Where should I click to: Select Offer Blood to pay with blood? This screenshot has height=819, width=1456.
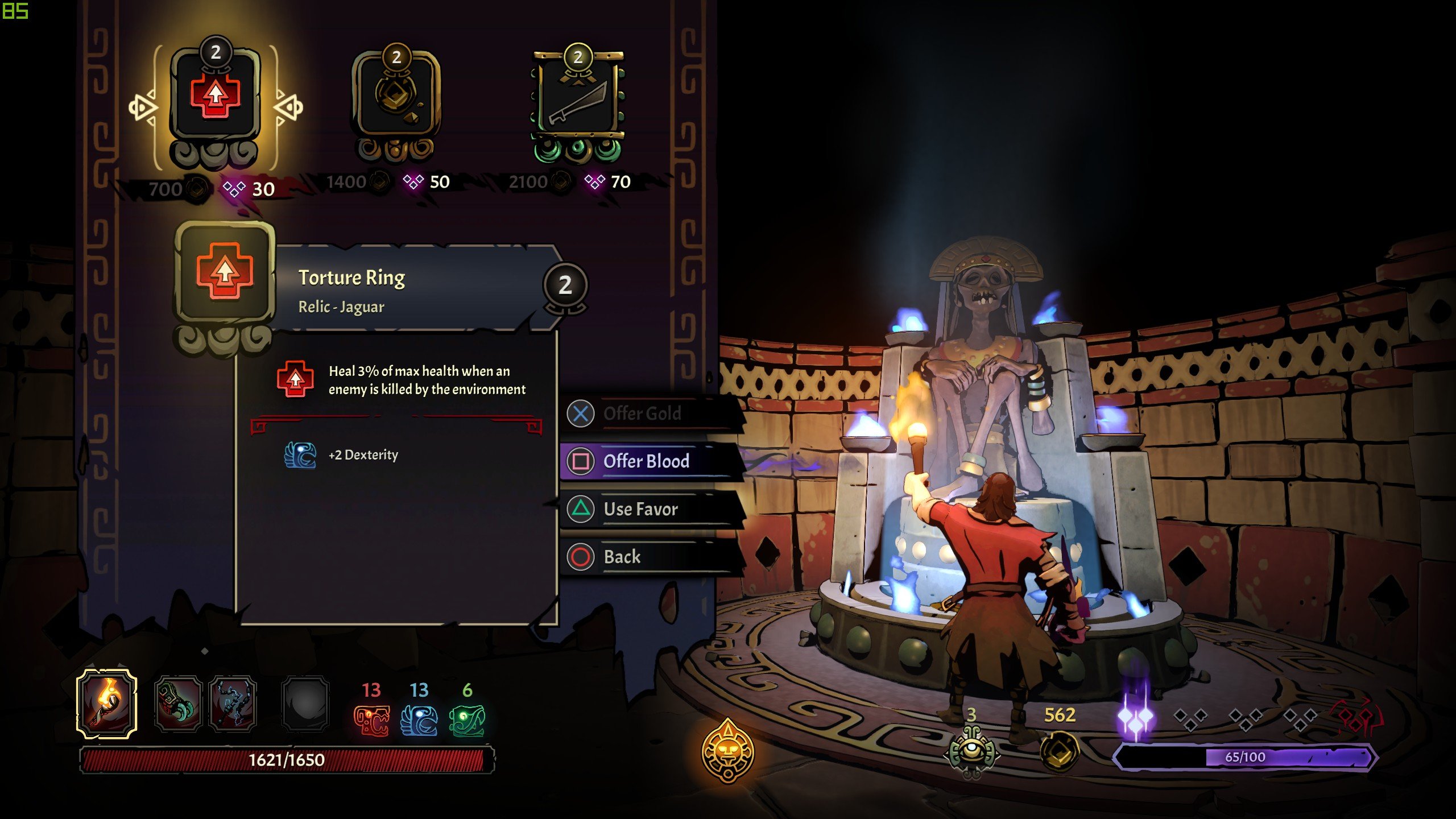pos(646,461)
